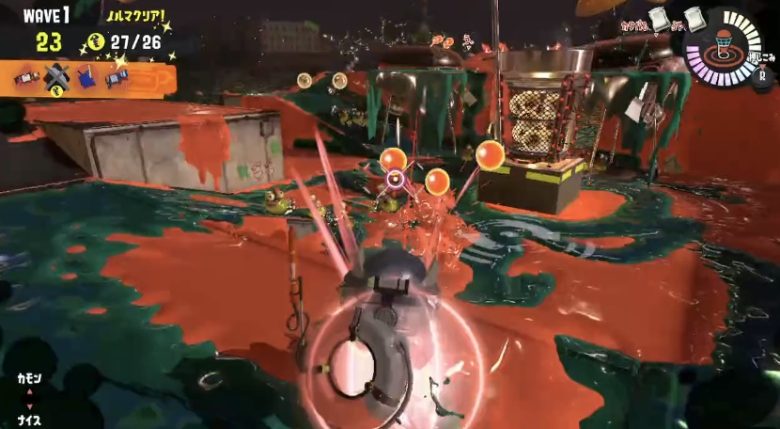Send the カモン signal
Screen dimensions: 780x429
tap(28, 379)
